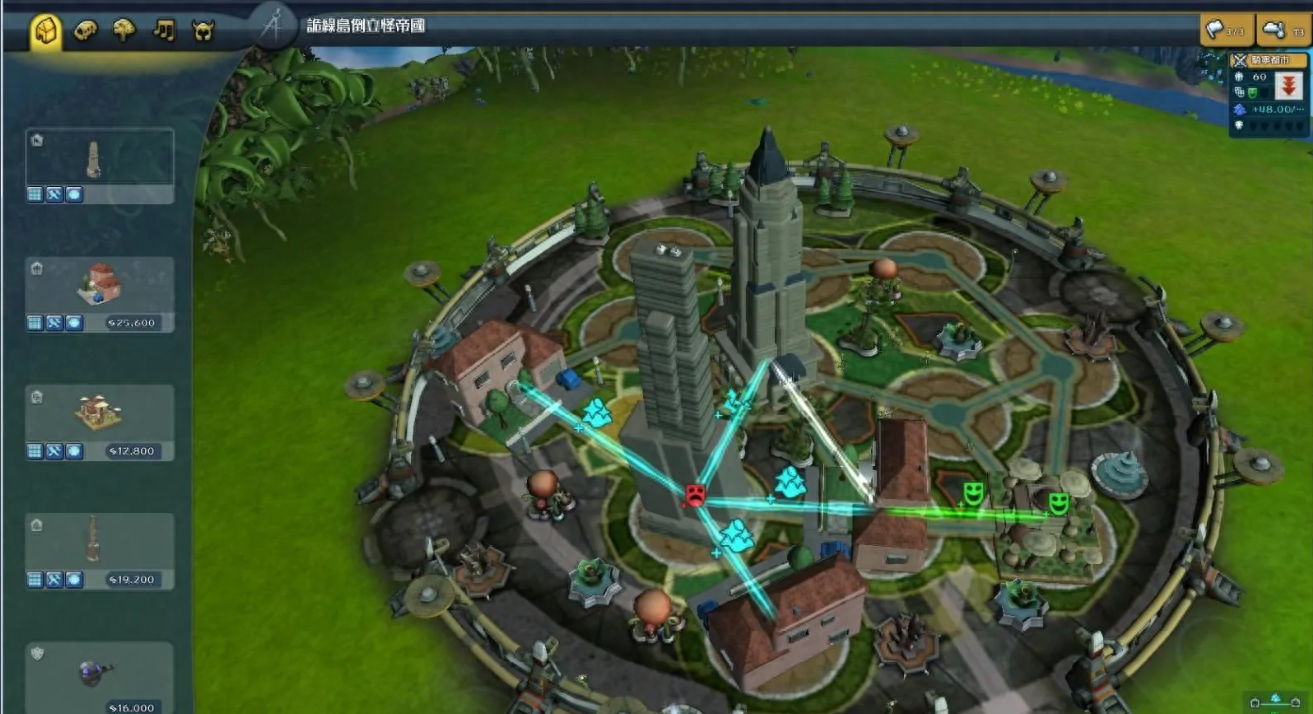Select the city hall tower building card
The width and height of the screenshot is (1313, 714).
click(99, 158)
